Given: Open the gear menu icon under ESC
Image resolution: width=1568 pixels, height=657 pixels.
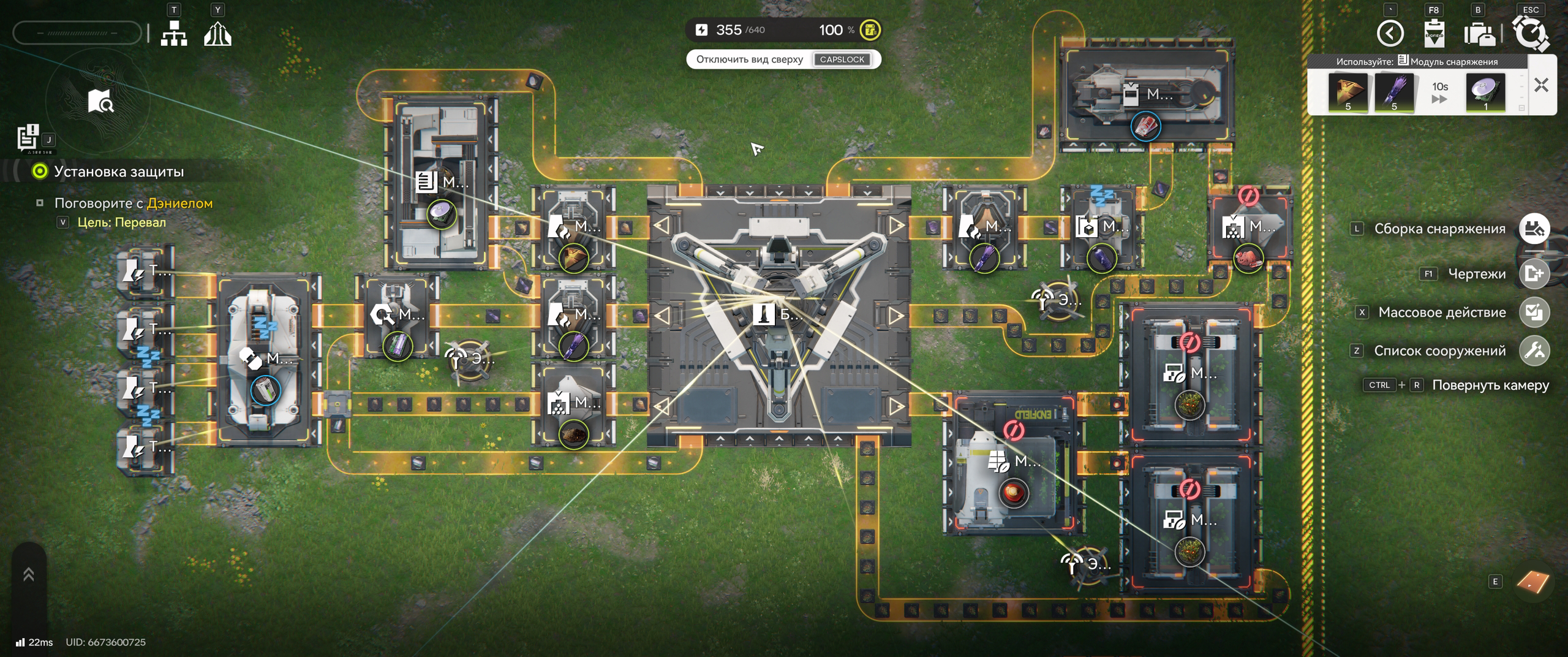Looking at the screenshot, I should pos(1530,33).
